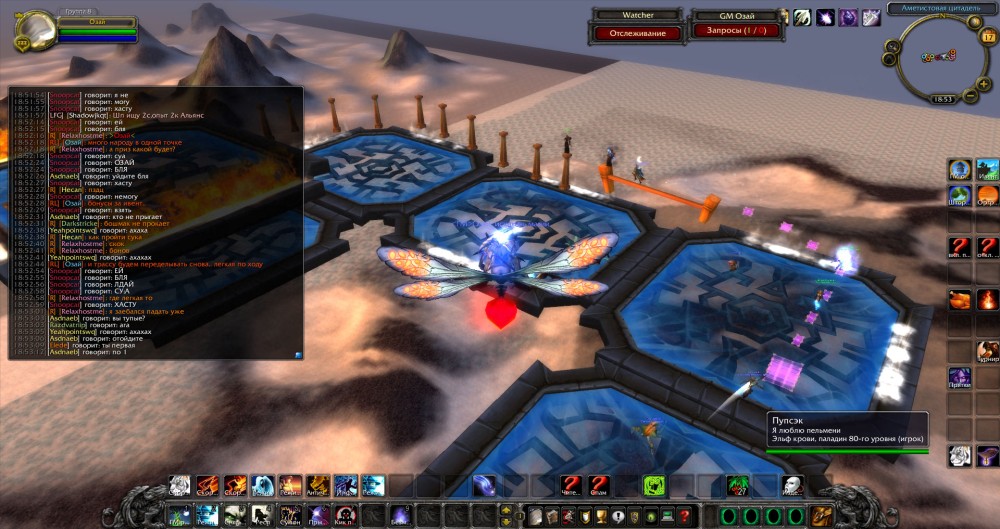Click the chat log window

[155, 222]
